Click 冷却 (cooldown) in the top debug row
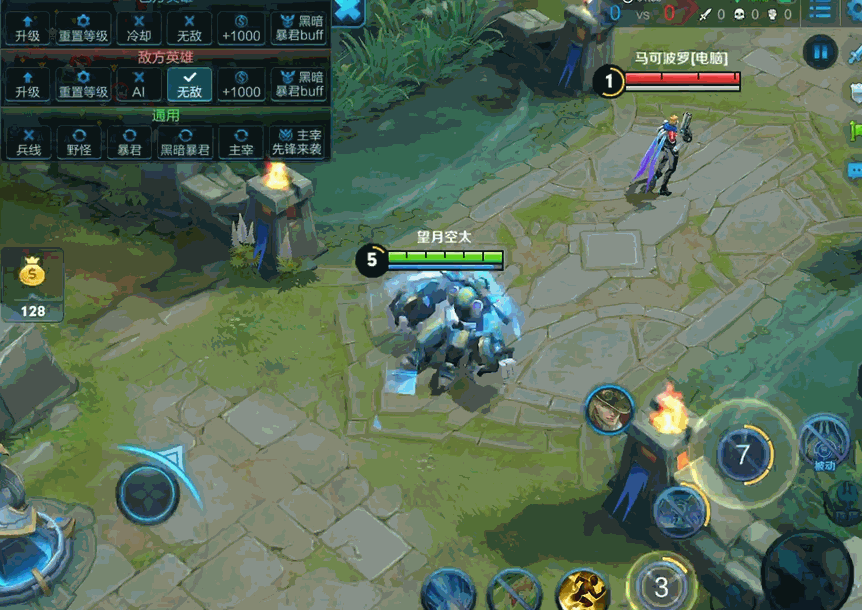Image resolution: width=862 pixels, height=610 pixels. [139, 28]
